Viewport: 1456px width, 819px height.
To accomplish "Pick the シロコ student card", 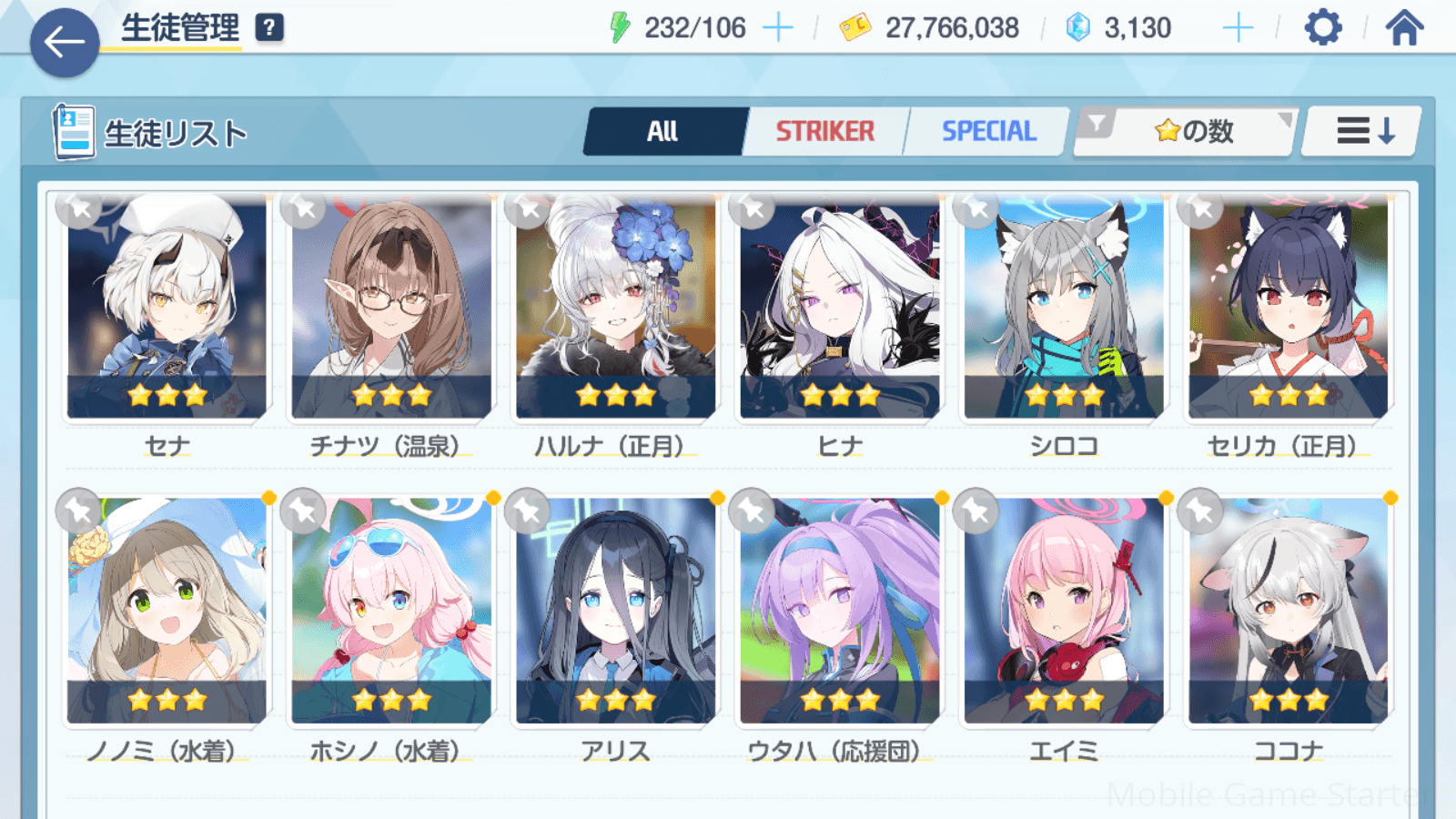I will click(1064, 309).
